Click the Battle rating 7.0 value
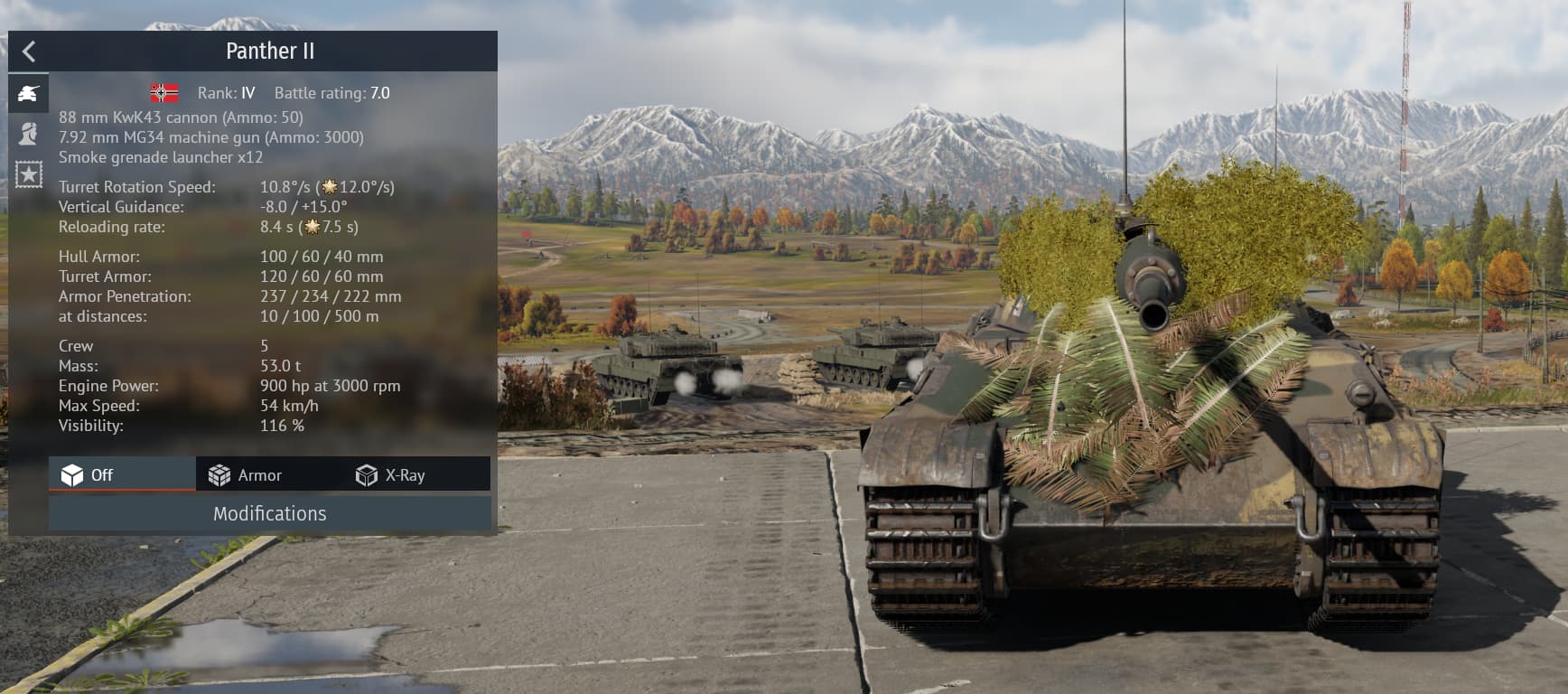This screenshot has width=1568, height=694. pos(378,92)
